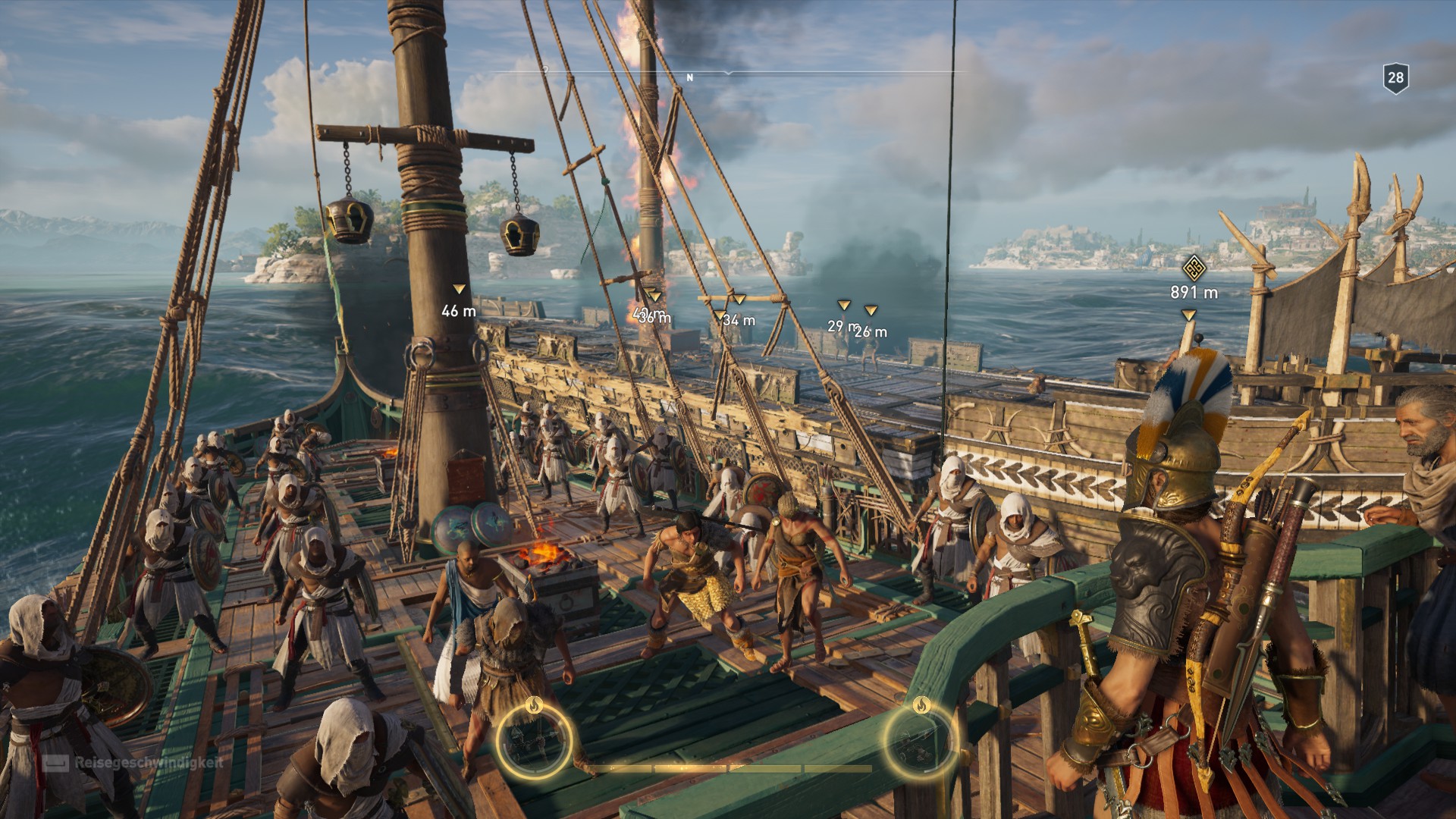
Task: Click the N direction on the compass
Action: (x=689, y=77)
